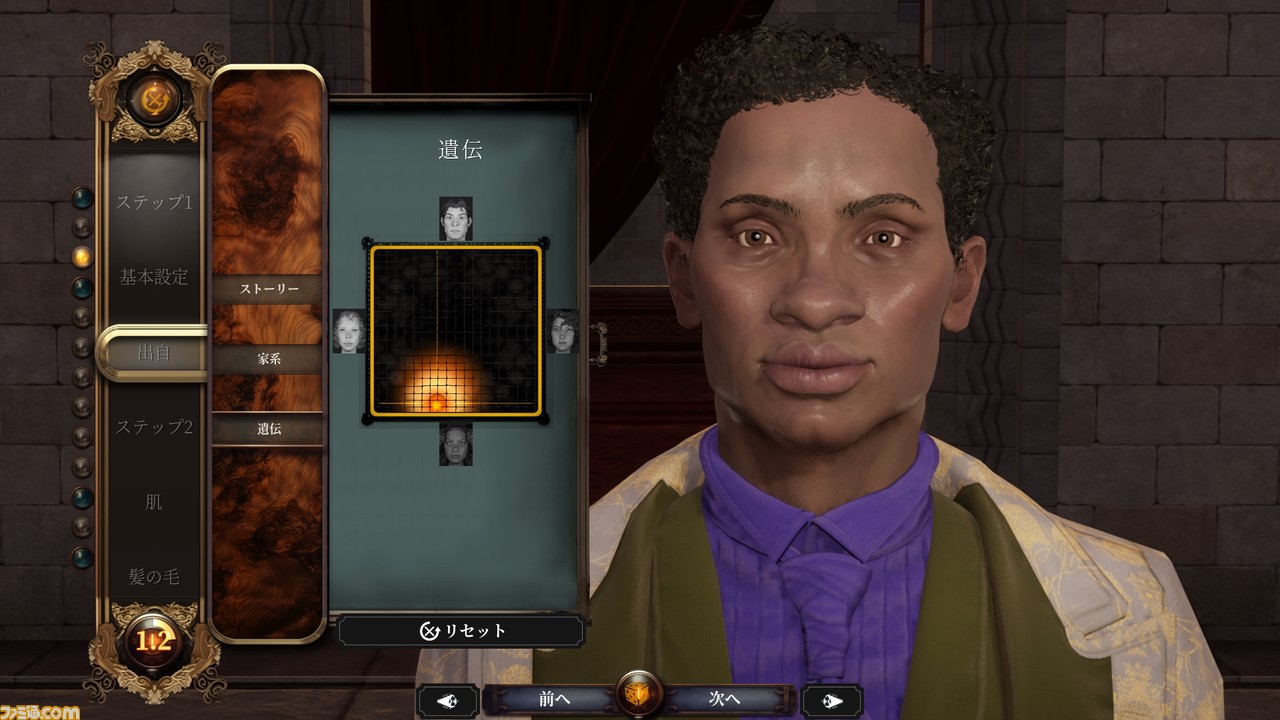Choose the 肌 customization entry
The width and height of the screenshot is (1280, 720).
153,501
